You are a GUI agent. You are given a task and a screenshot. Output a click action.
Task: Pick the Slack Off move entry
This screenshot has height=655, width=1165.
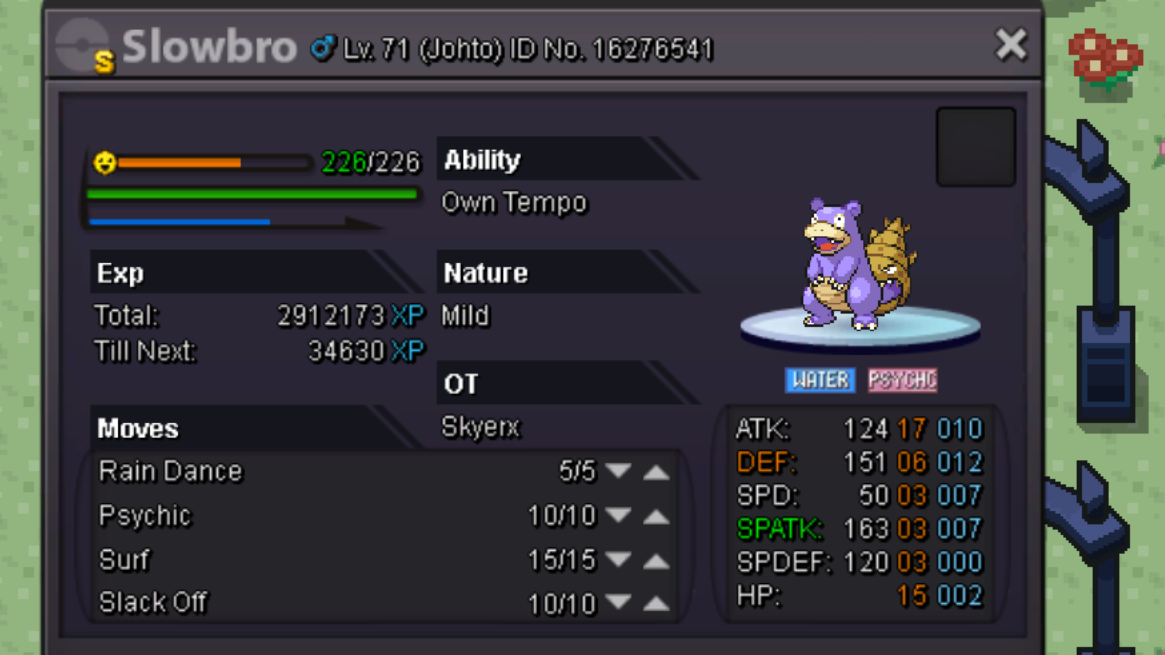[153, 603]
